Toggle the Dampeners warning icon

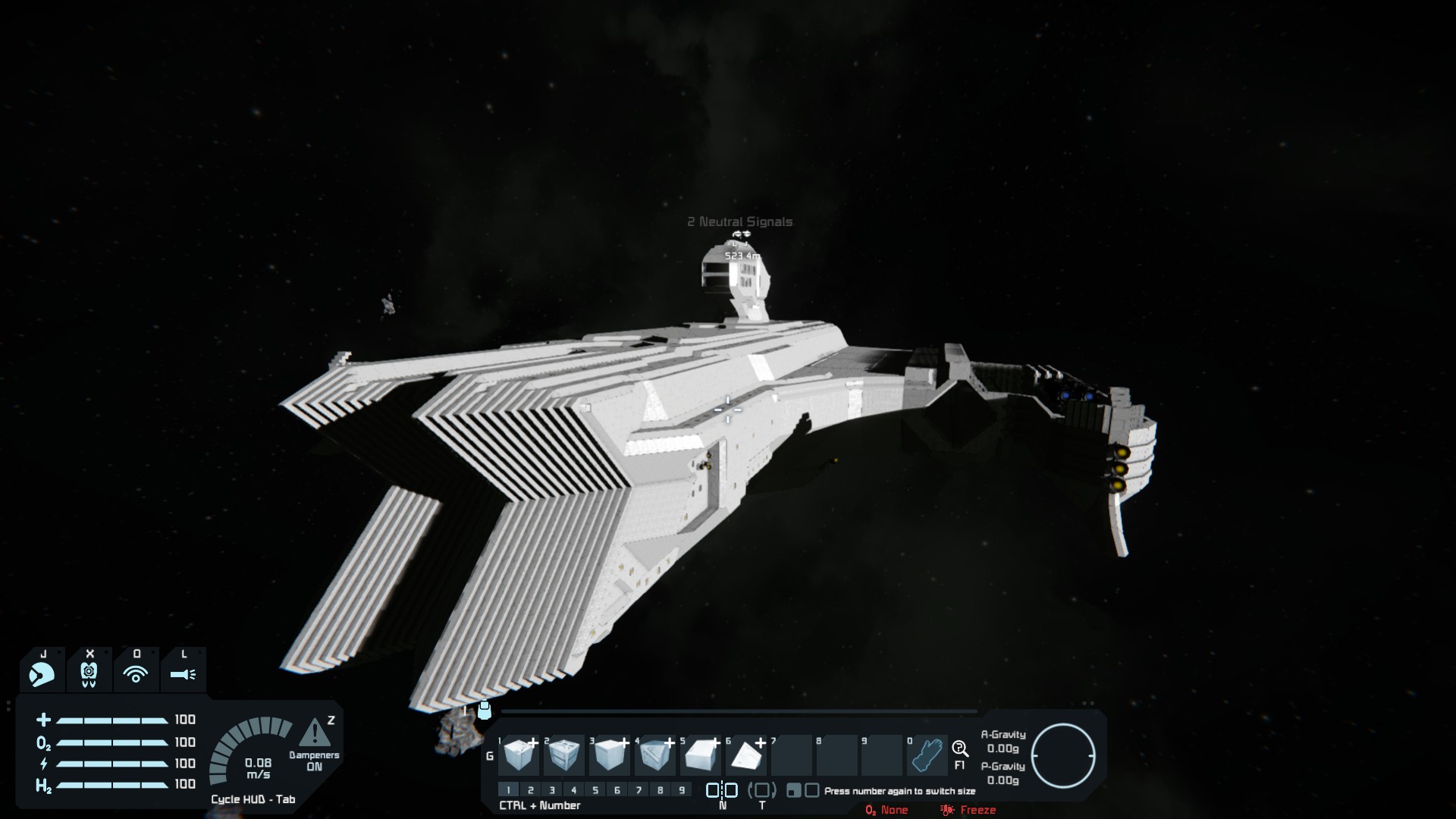(314, 733)
